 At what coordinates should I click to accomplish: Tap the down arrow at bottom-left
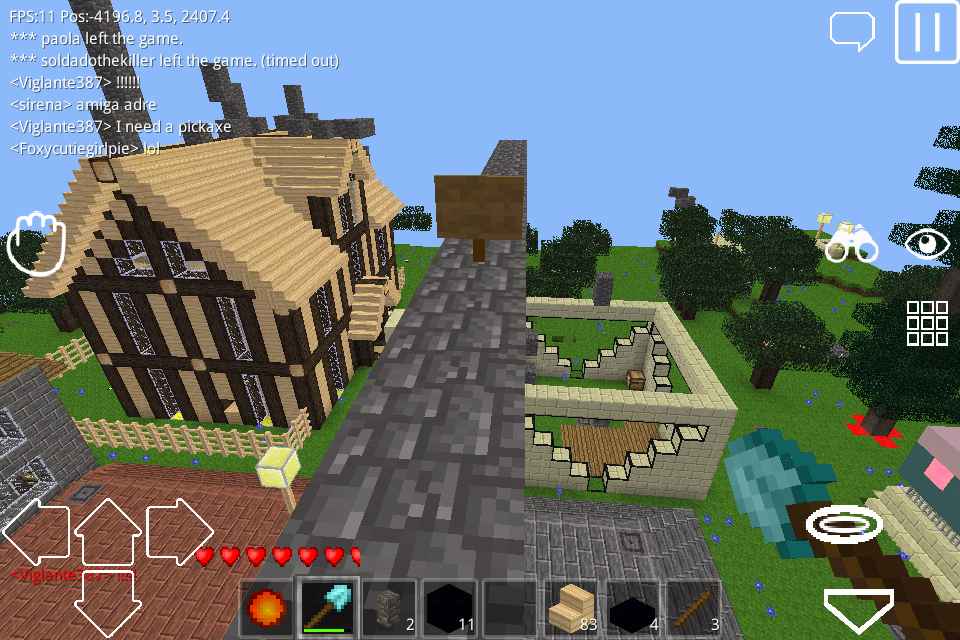[x=108, y=604]
